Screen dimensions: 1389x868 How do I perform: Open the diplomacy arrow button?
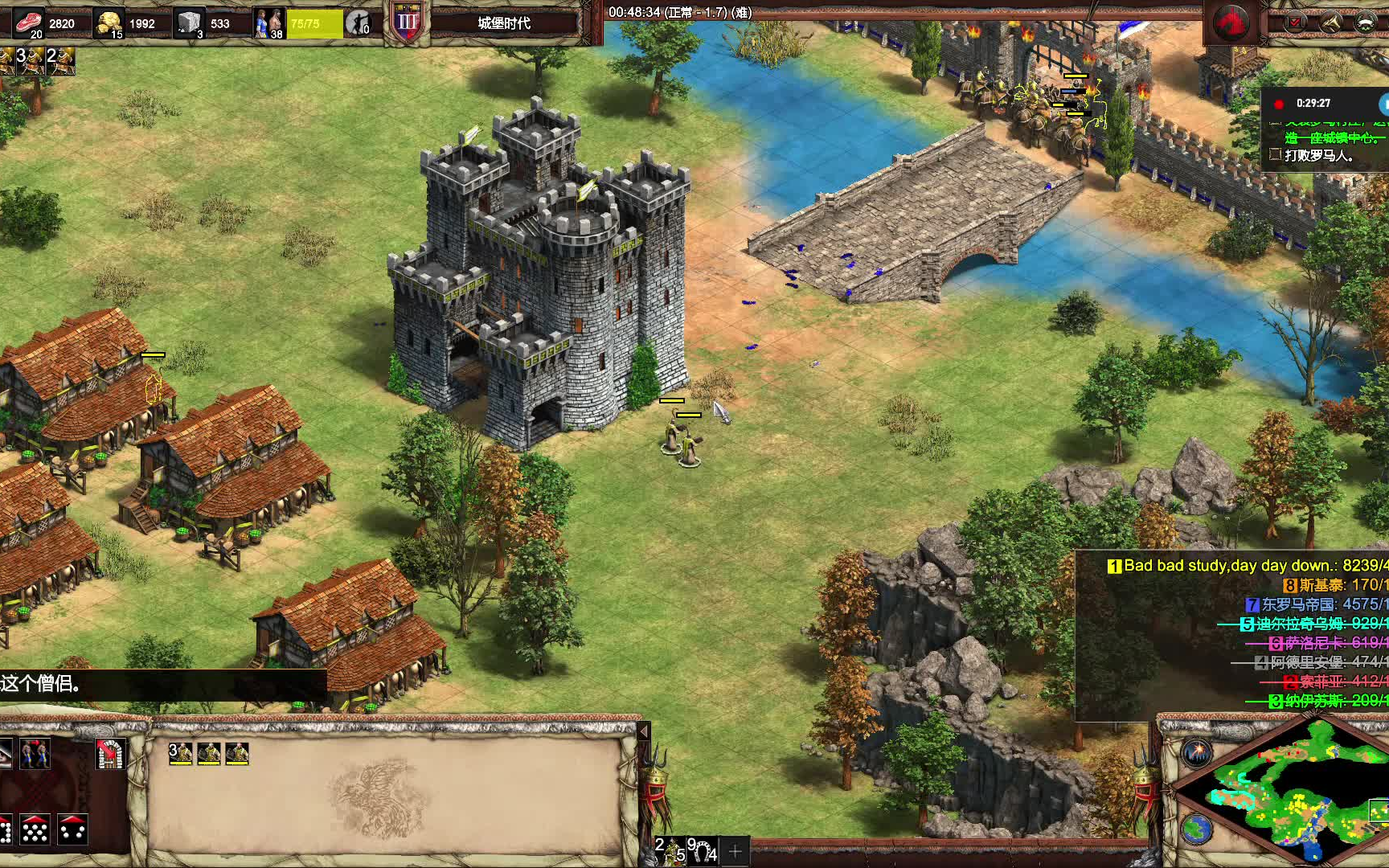pos(1331,23)
